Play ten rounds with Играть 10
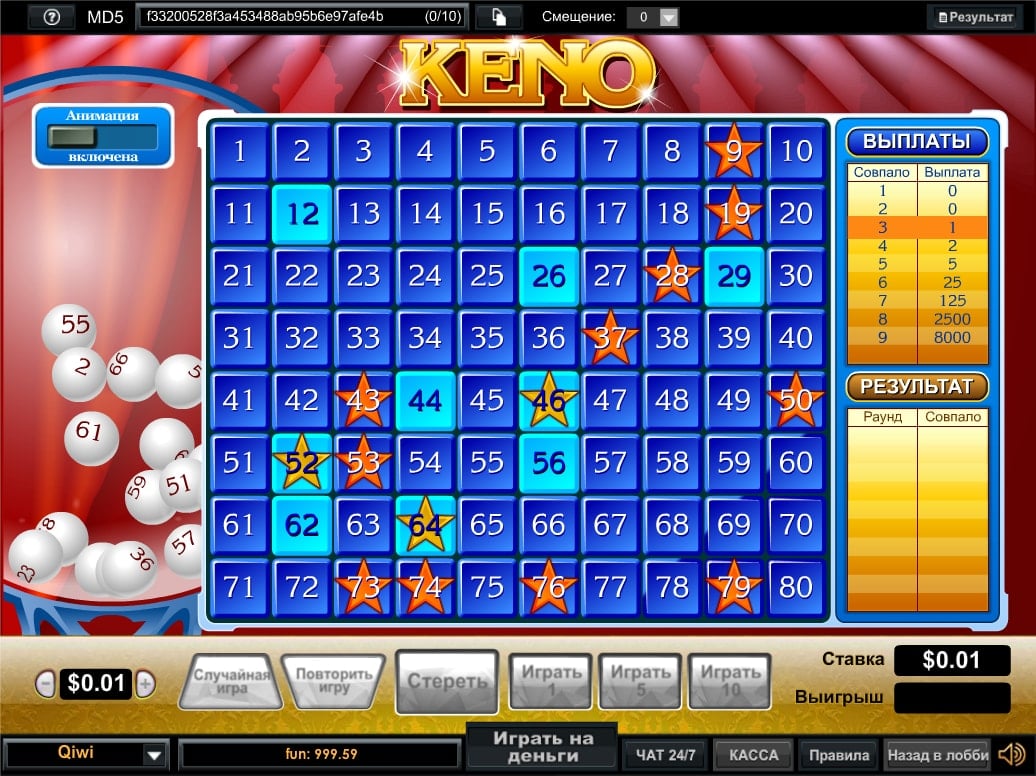The height and width of the screenshot is (776, 1036). (x=730, y=680)
